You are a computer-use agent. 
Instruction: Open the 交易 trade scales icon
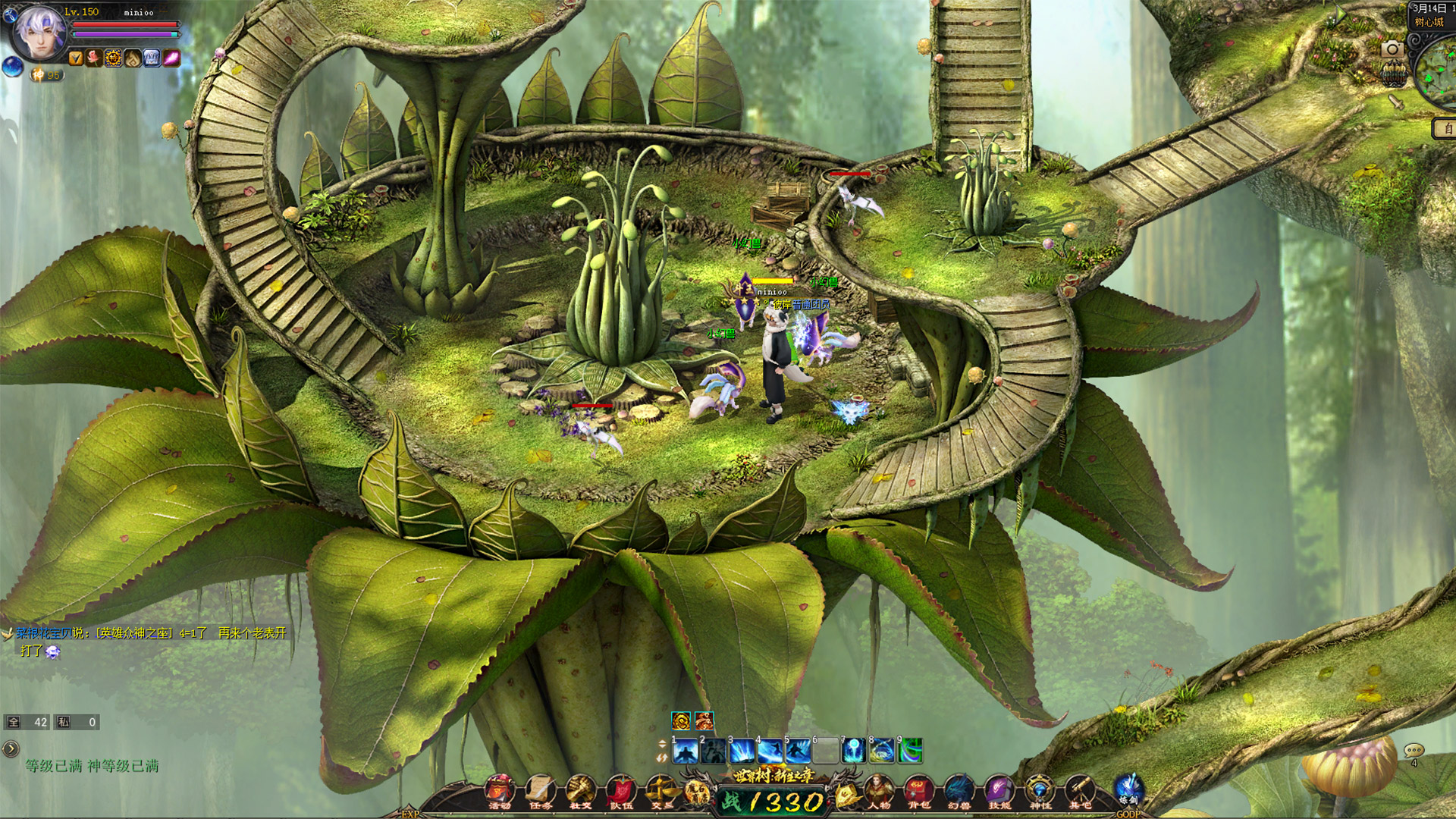[x=662, y=792]
